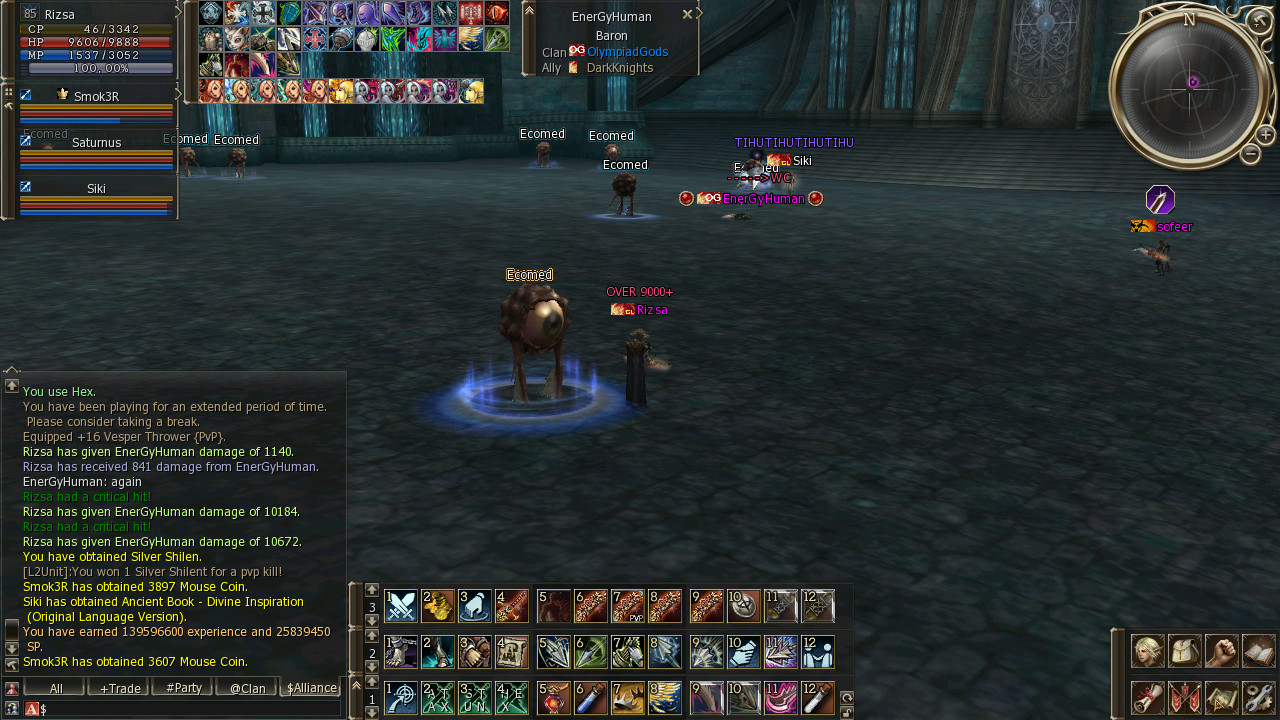
Task: Use the HEX macro on the hotbar
Action: (x=511, y=697)
